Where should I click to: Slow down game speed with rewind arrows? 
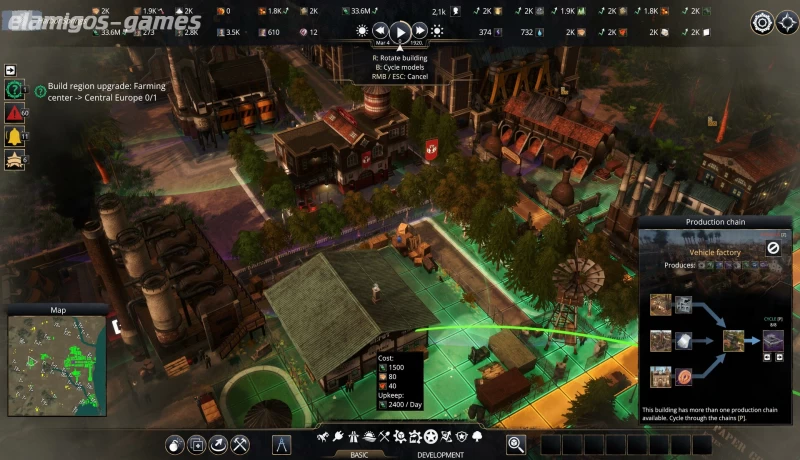380,31
